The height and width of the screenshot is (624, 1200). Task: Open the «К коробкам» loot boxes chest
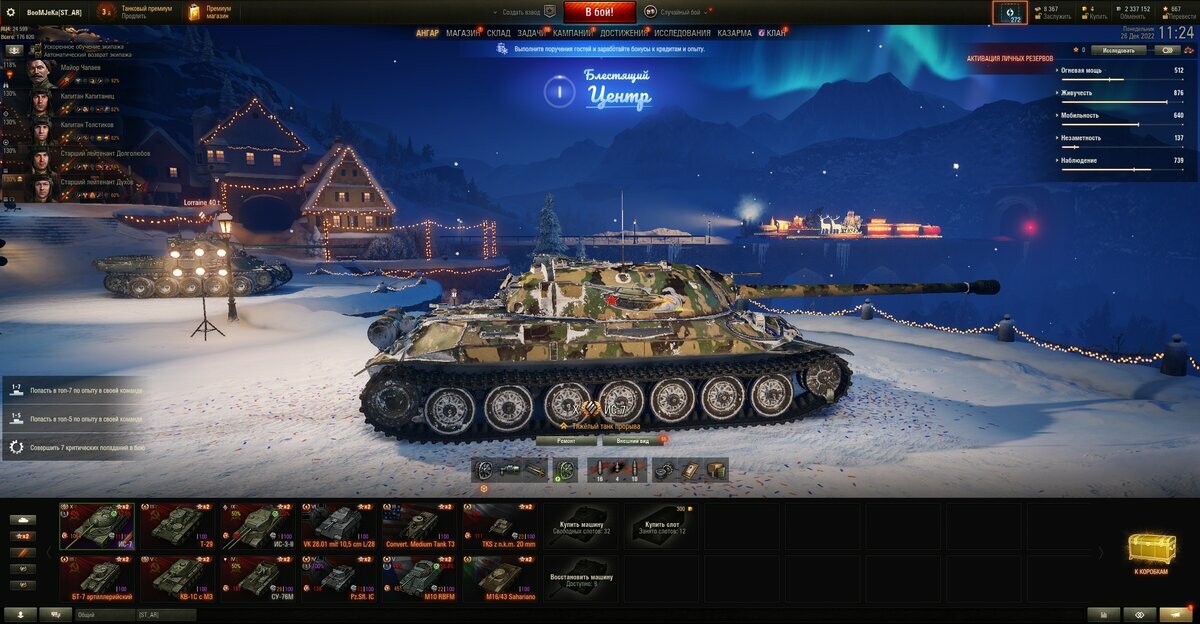coord(1148,553)
